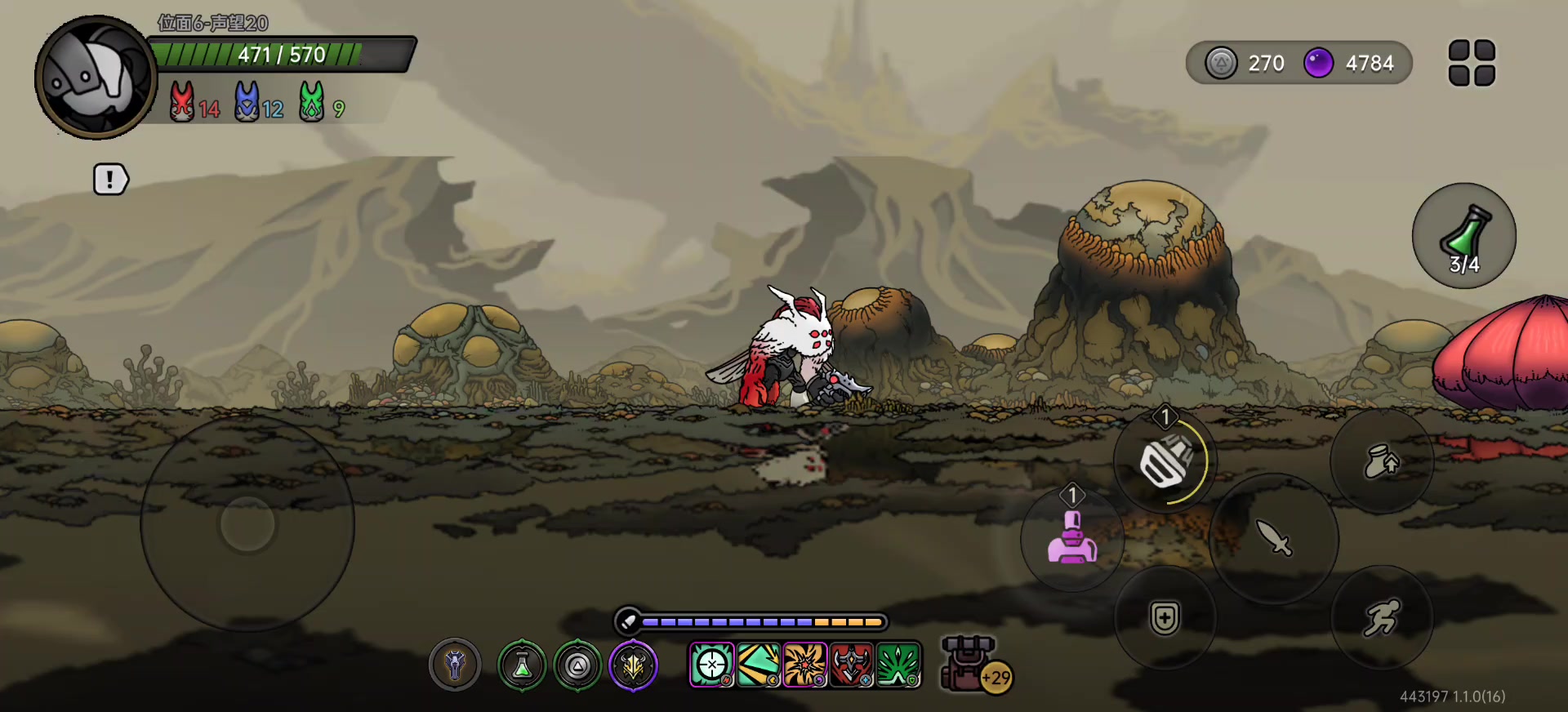
Task: Activate the shield with plus skill
Action: pyautogui.click(x=1165, y=617)
